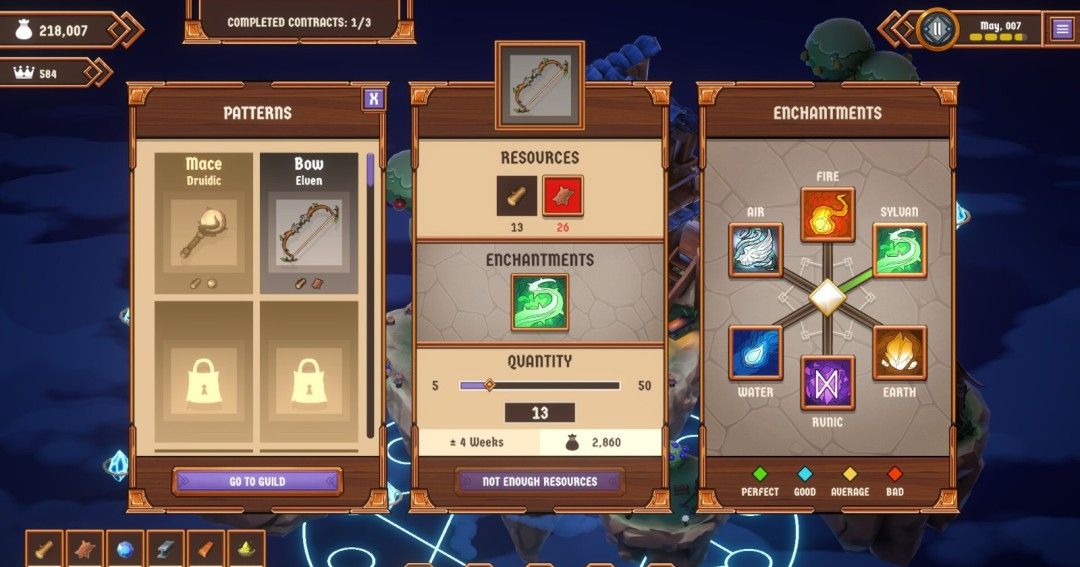
Task: Select the Elven Bow pattern
Action: pos(309,223)
